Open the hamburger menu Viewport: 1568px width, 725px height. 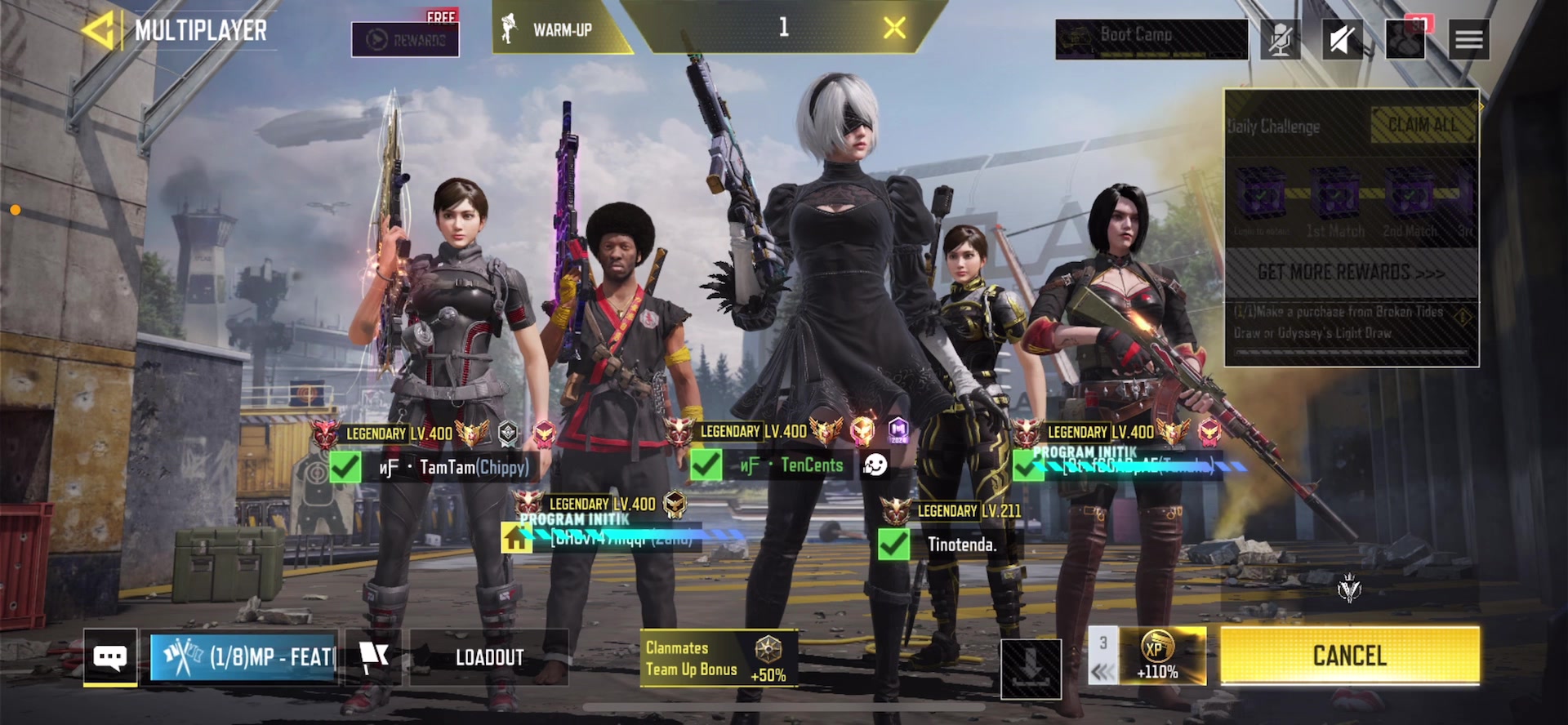pos(1468,39)
